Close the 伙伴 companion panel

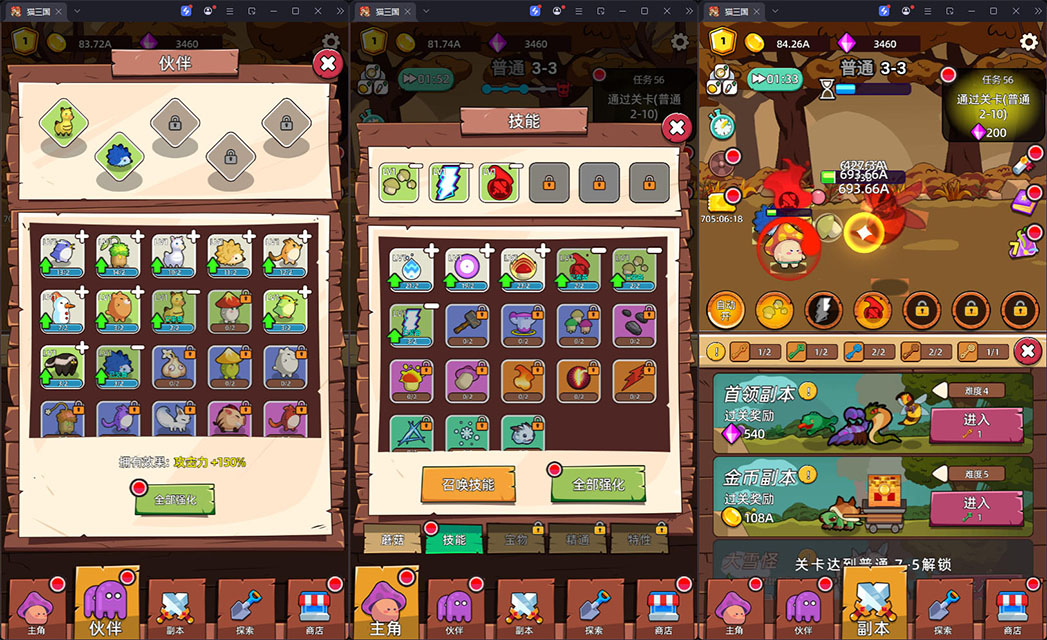click(327, 65)
